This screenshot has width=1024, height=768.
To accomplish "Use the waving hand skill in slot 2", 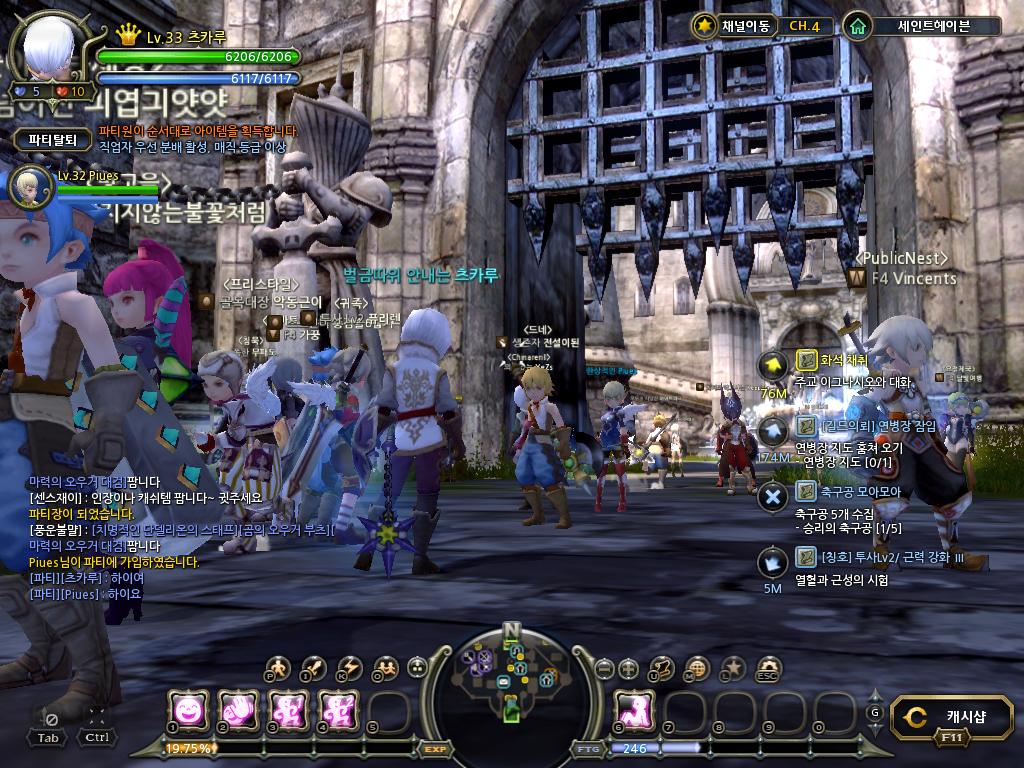I will [237, 709].
